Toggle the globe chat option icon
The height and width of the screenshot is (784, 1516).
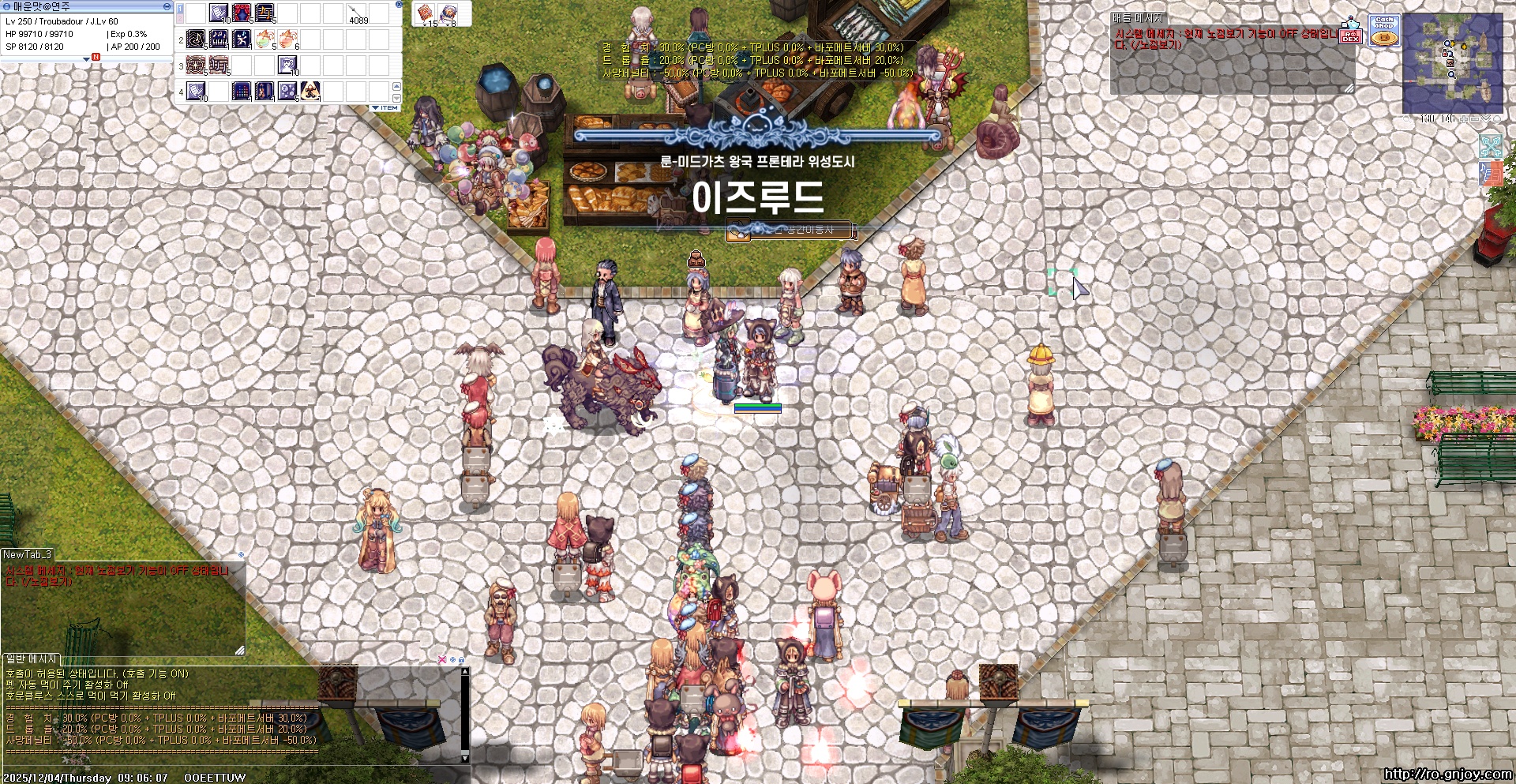[452, 660]
